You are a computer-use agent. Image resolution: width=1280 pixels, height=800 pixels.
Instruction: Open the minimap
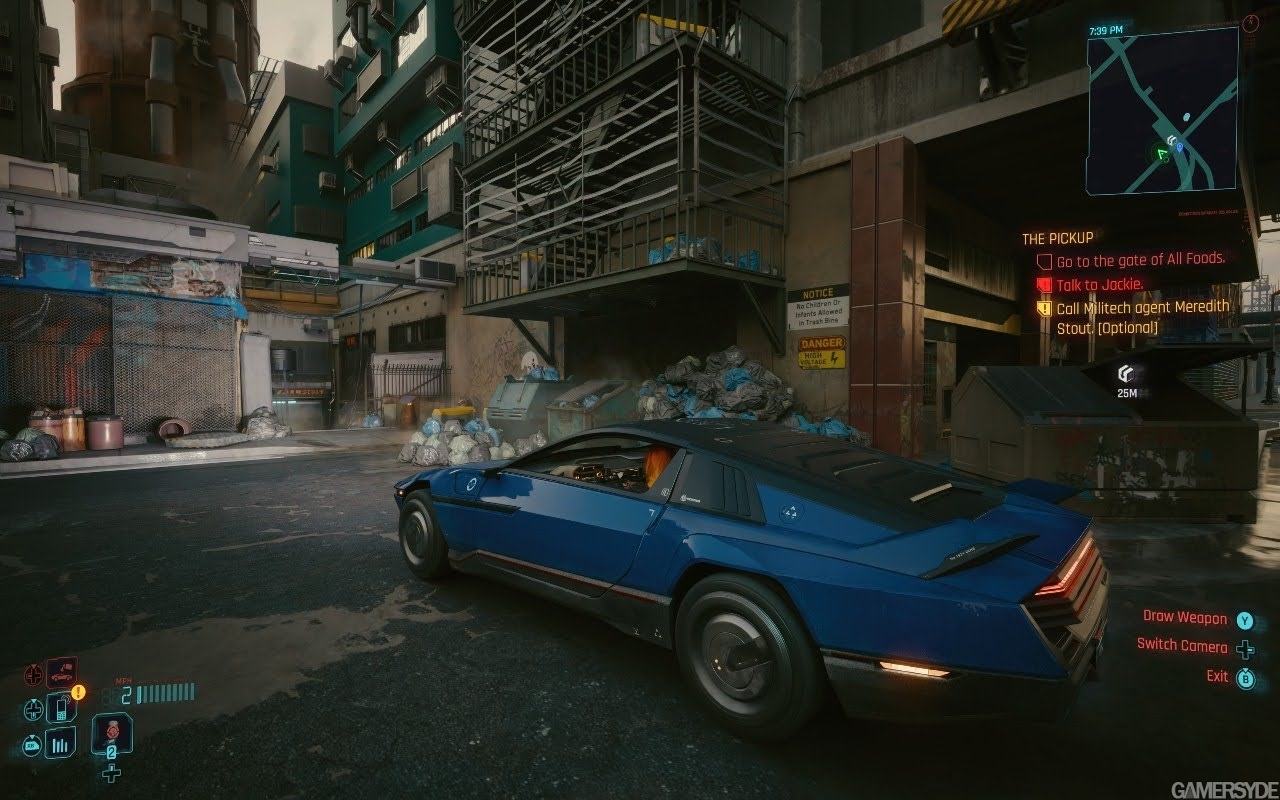pyautogui.click(x=1162, y=110)
